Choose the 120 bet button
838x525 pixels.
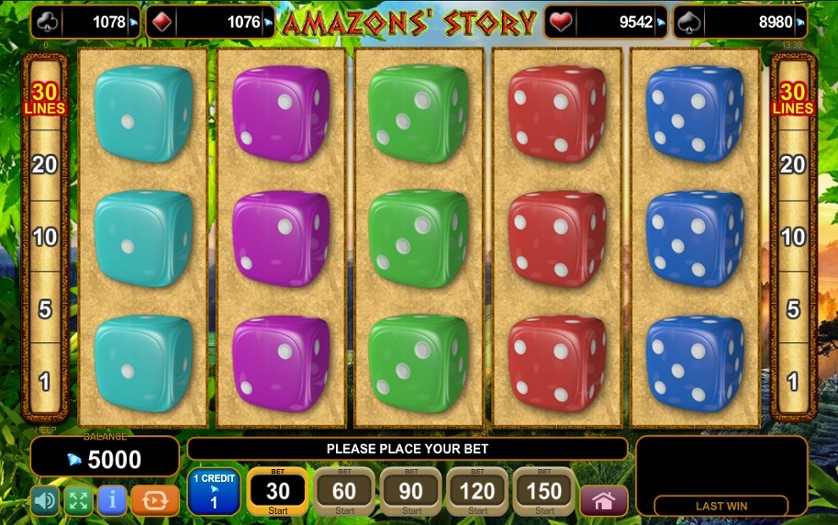(x=477, y=491)
